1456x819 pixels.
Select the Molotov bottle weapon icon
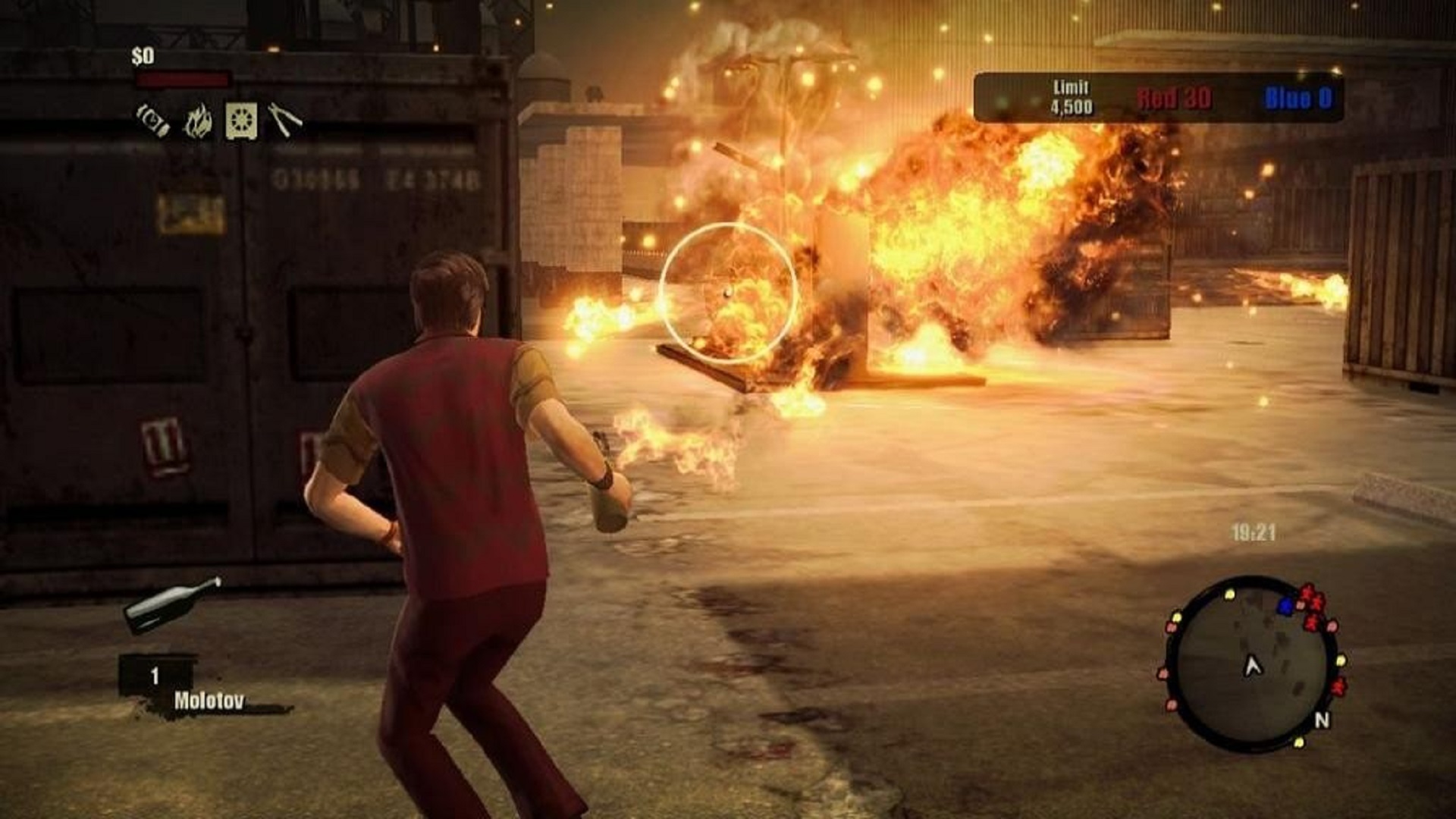[172, 604]
